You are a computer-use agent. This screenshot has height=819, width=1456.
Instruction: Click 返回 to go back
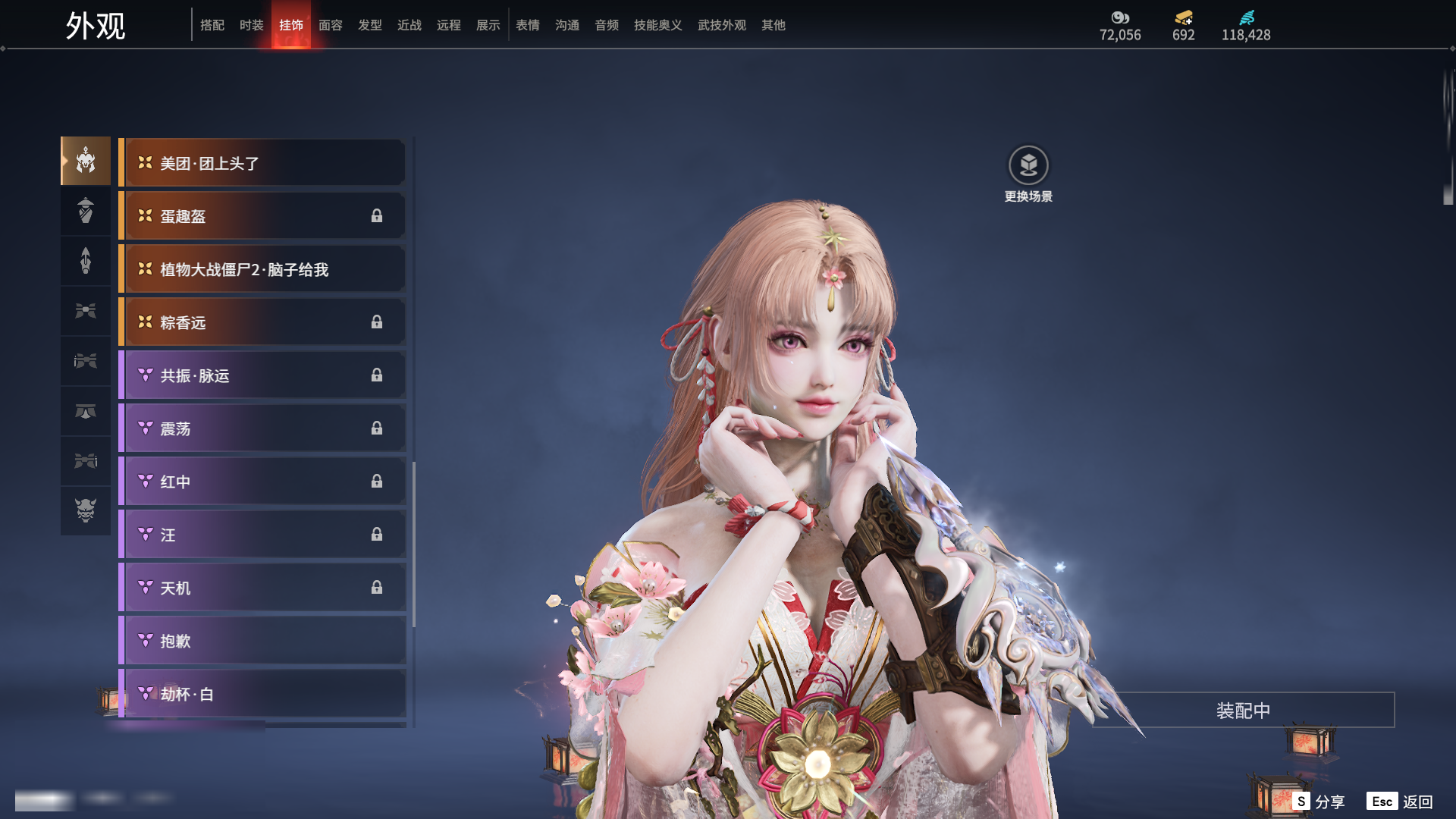coord(1400,802)
